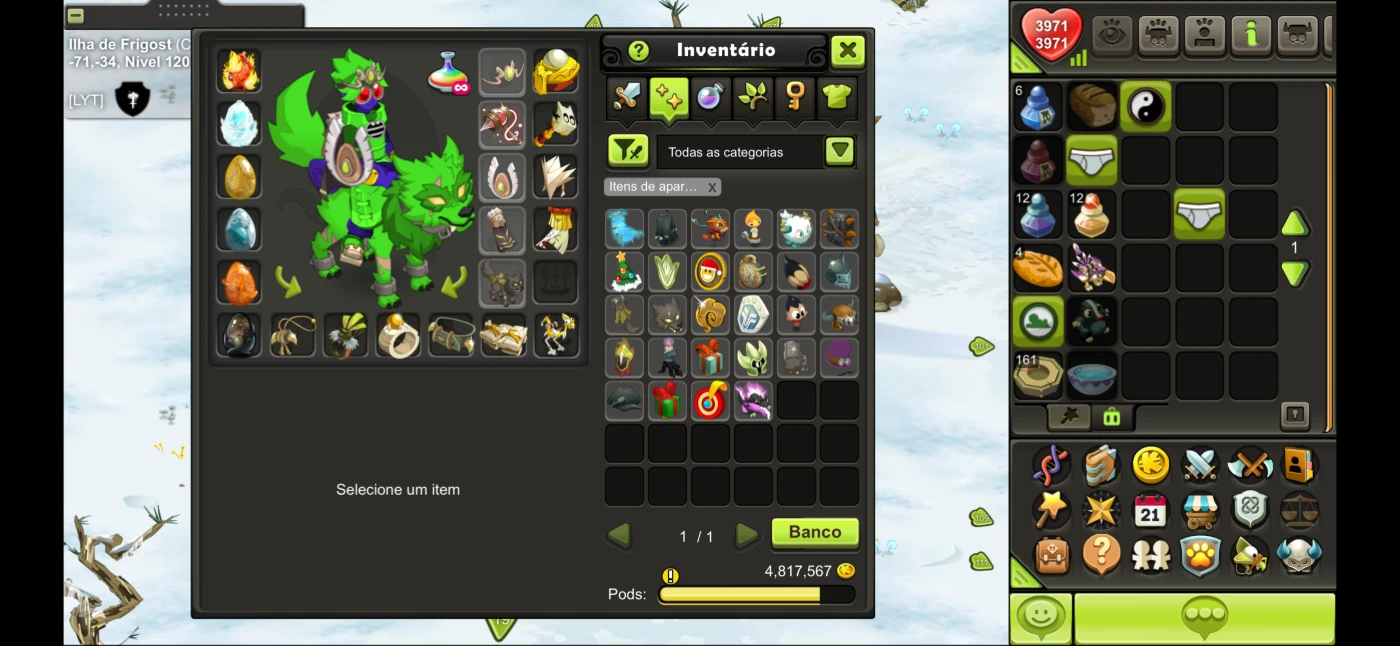Open the inventory help question mark
Viewport: 1400px width, 646px height.
[x=638, y=51]
